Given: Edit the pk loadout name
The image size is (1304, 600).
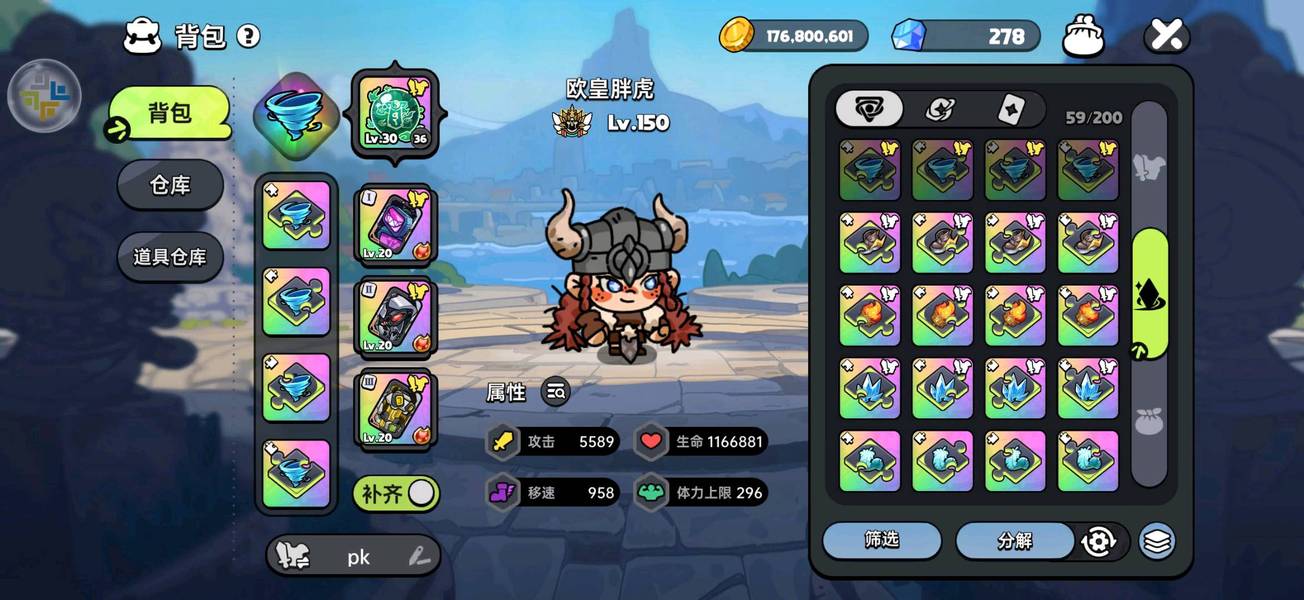Looking at the screenshot, I should coord(420,557).
